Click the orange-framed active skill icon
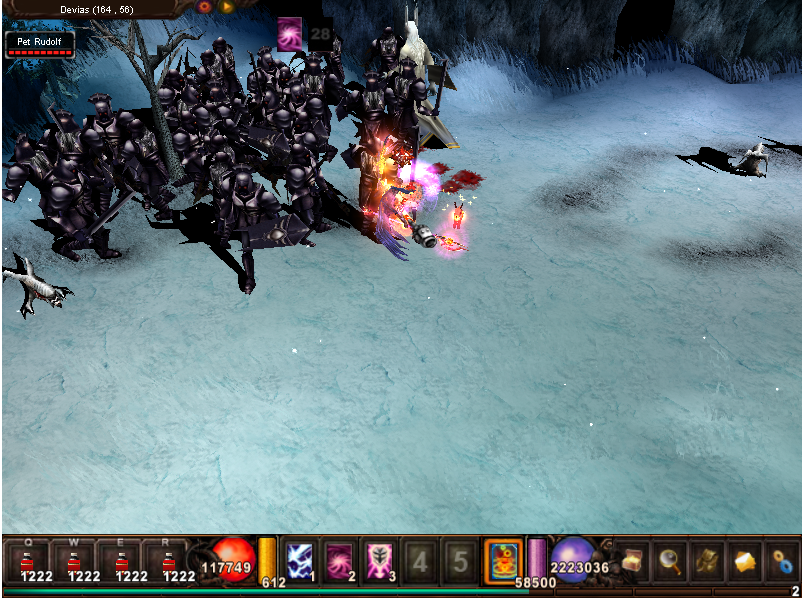The image size is (802, 598). click(x=502, y=560)
